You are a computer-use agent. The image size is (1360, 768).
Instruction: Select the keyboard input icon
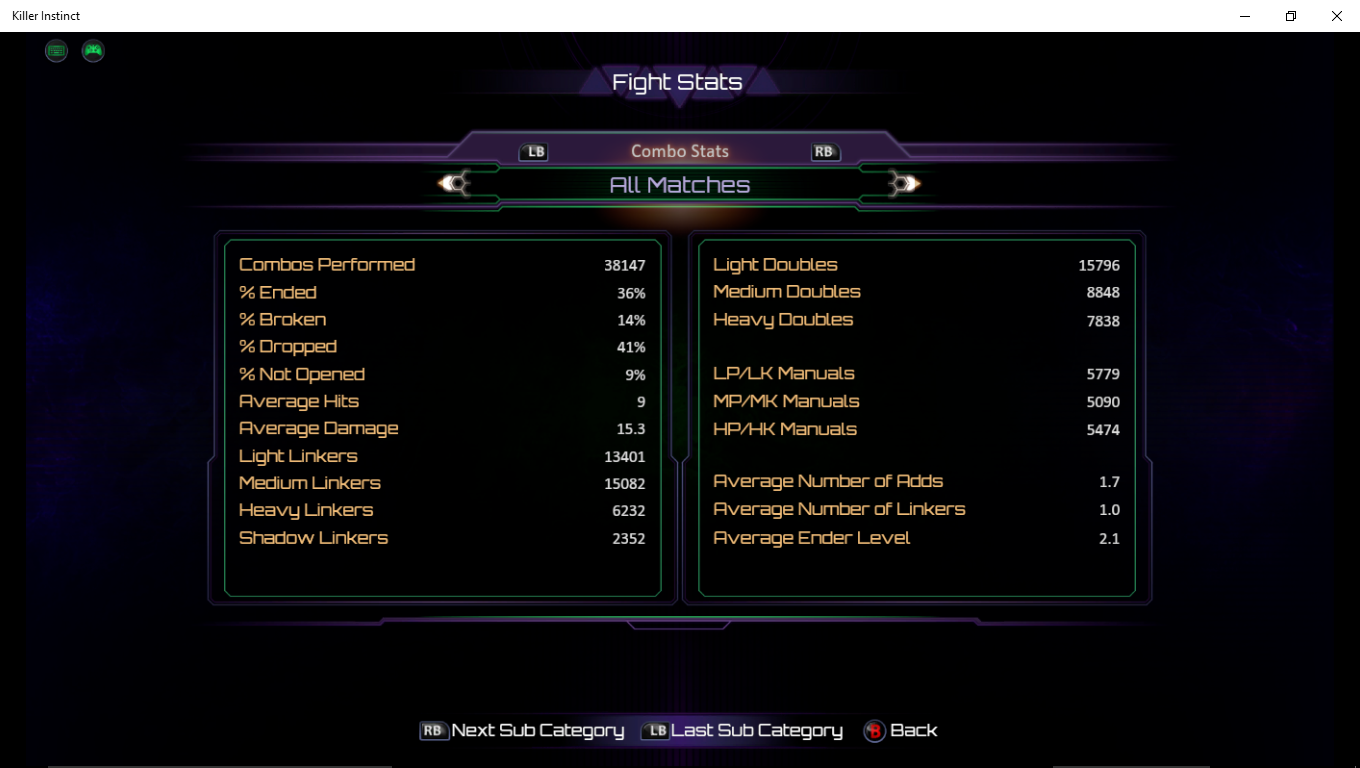click(56, 50)
